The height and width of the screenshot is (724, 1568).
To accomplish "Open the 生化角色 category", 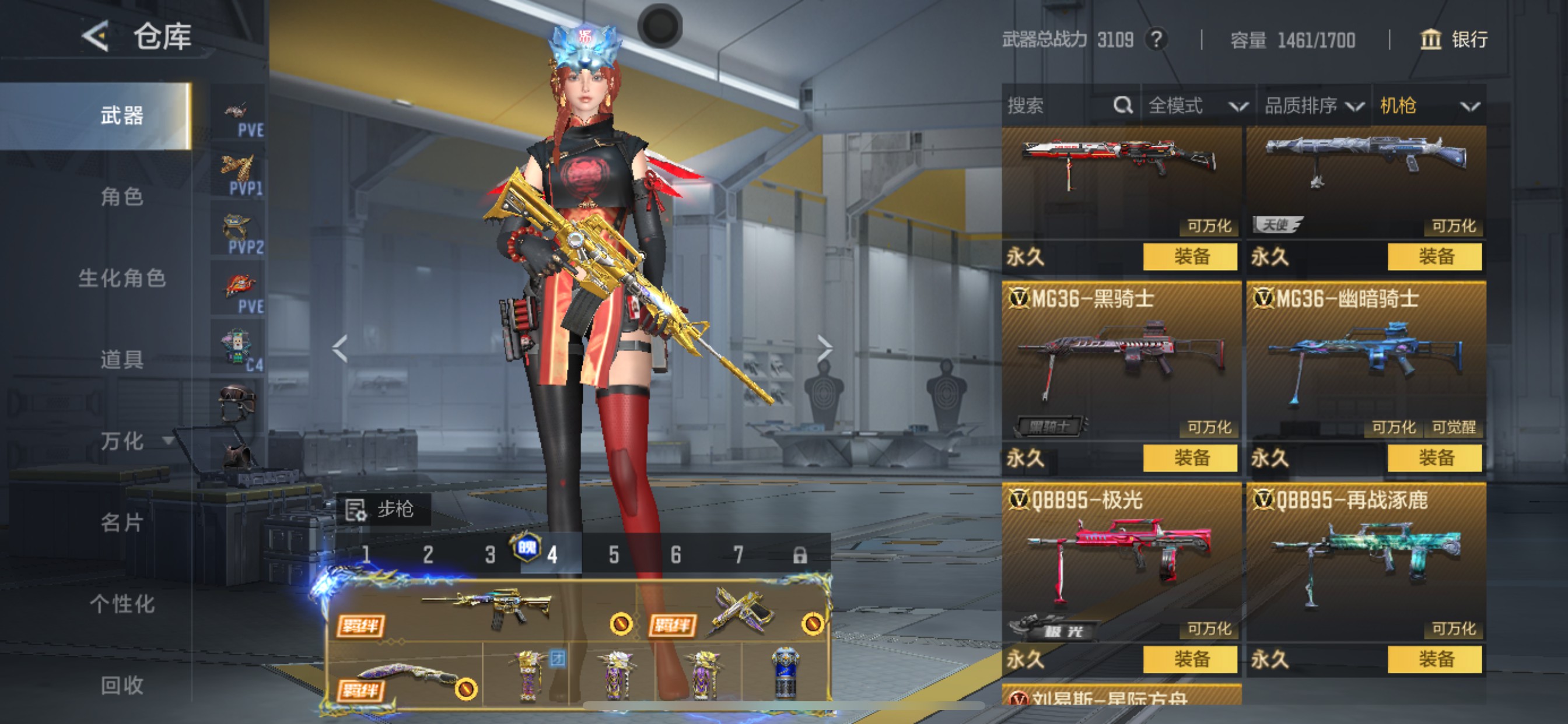I will 122,278.
